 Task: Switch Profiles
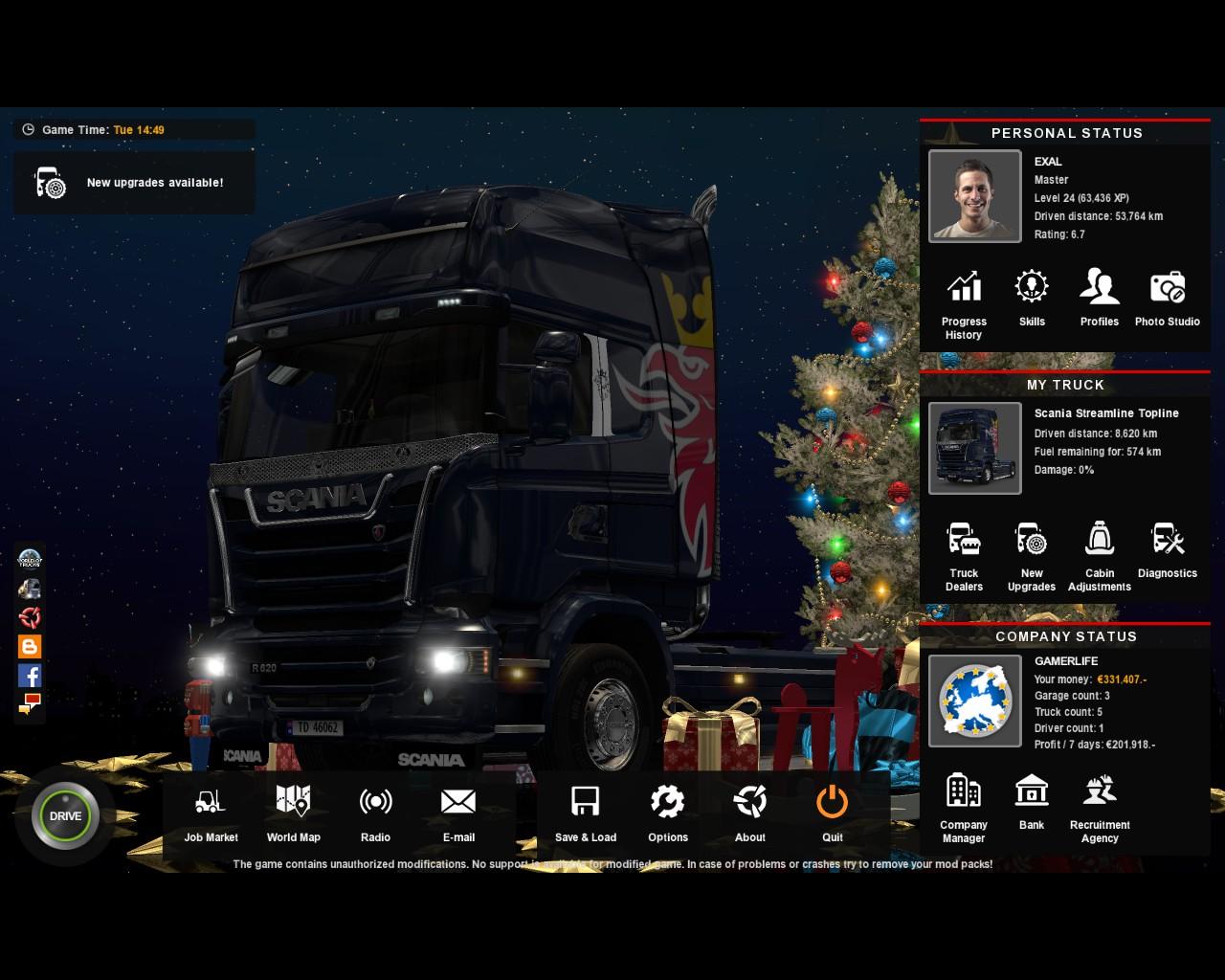click(1100, 297)
